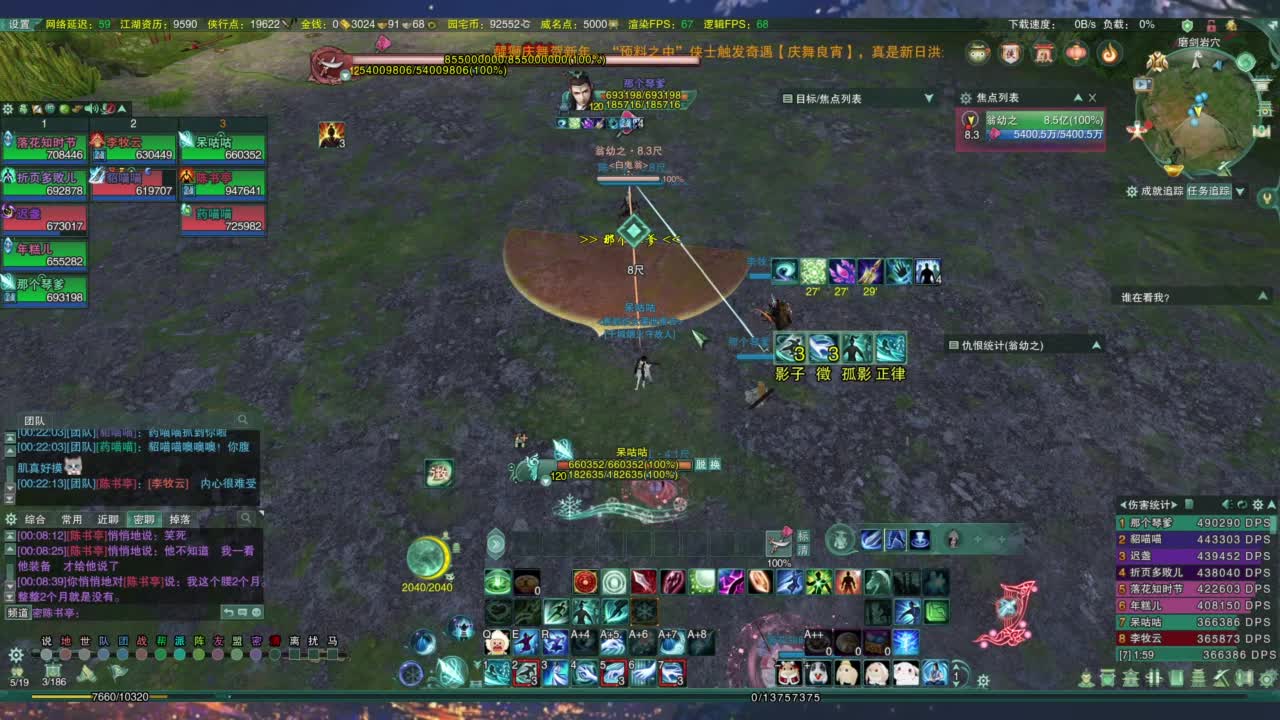Open the 目标/焦点列表 dropdown arrow
The width and height of the screenshot is (1280, 720).
click(928, 97)
